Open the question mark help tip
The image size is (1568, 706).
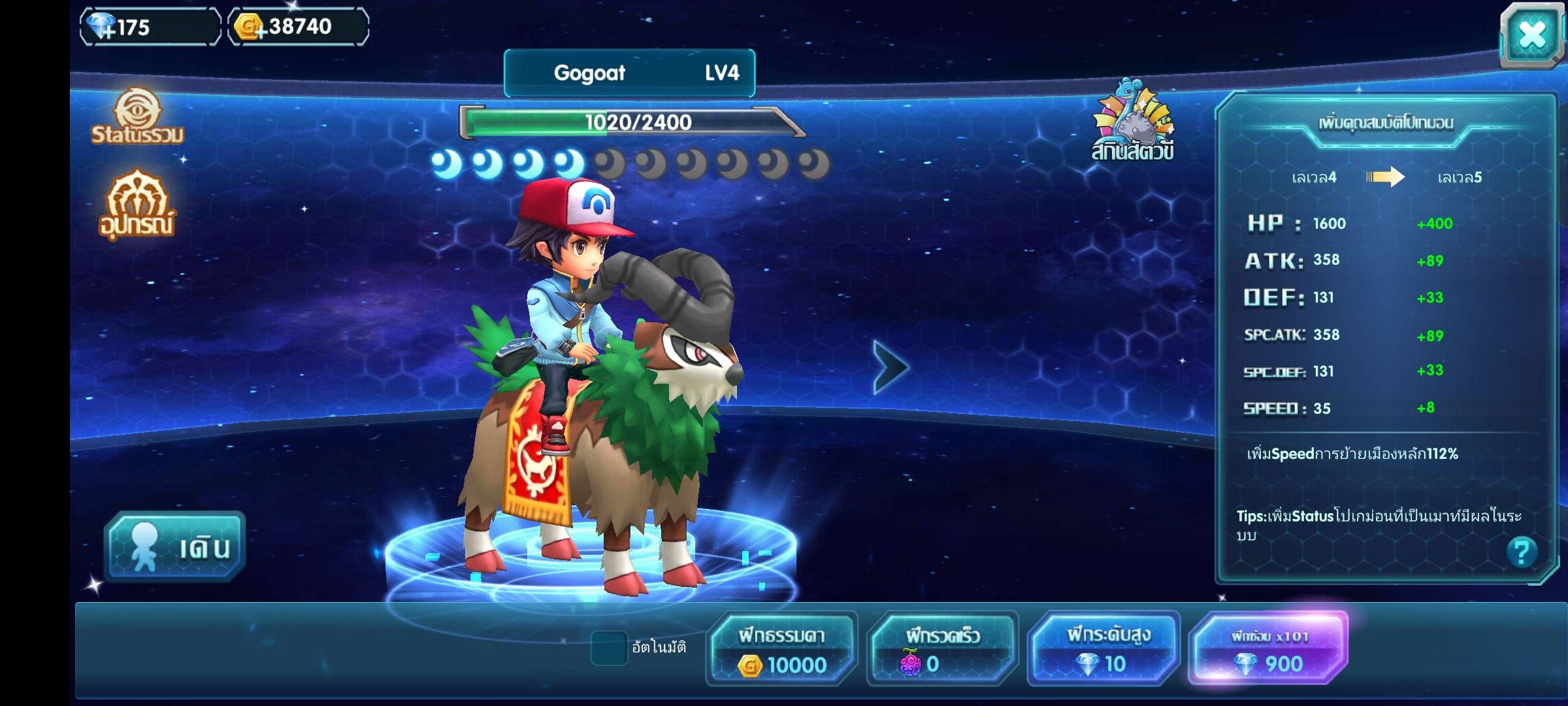[1521, 552]
